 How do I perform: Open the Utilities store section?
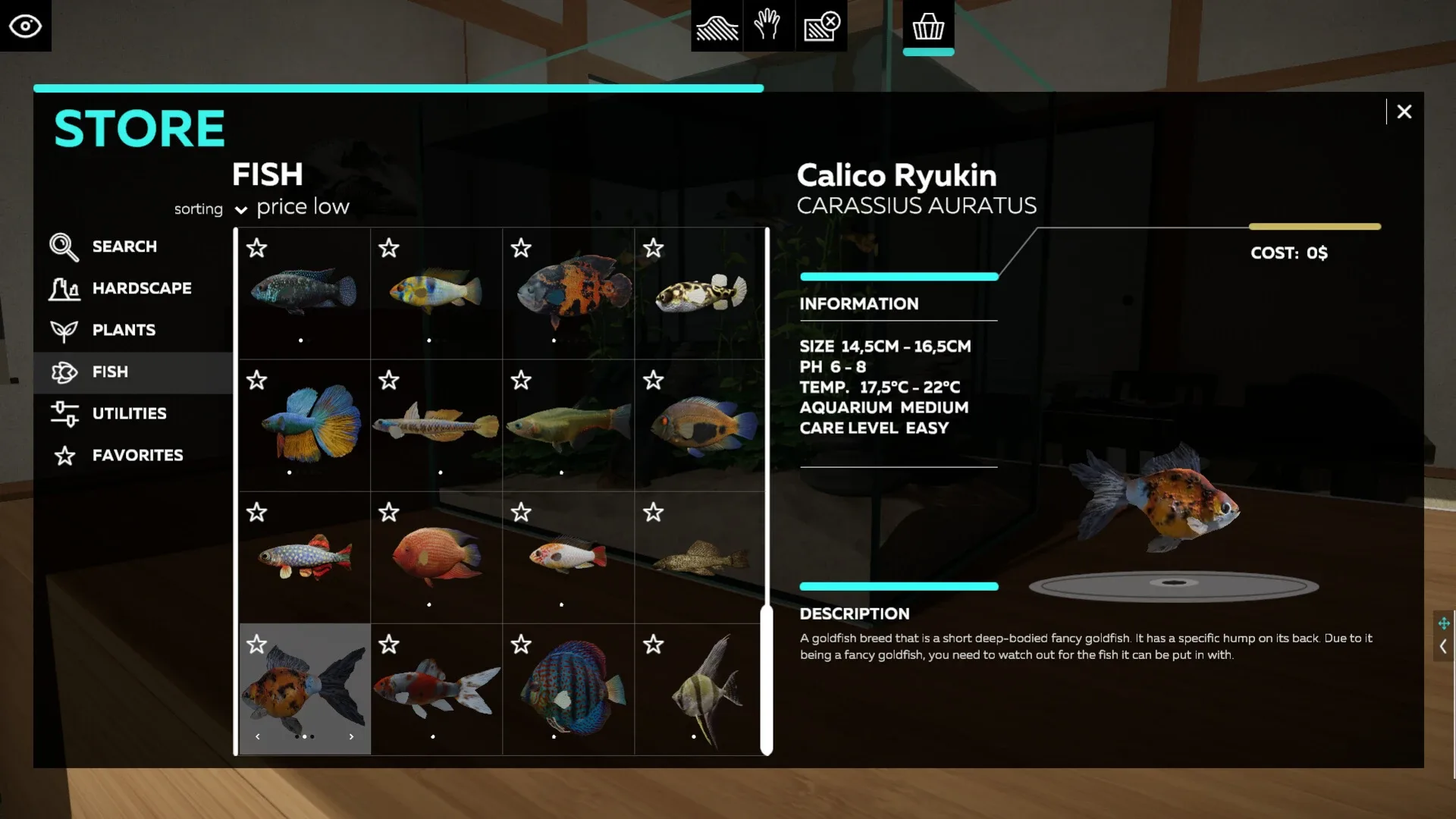coord(129,413)
